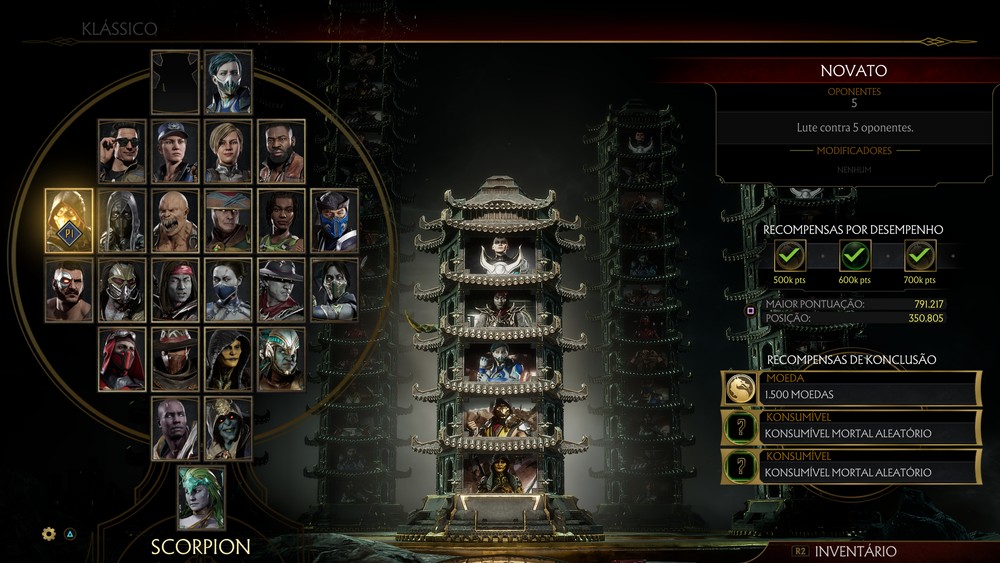Image resolution: width=1000 pixels, height=563 pixels.
Task: Select Scorpion's highlighted portrait
Action: [69, 220]
